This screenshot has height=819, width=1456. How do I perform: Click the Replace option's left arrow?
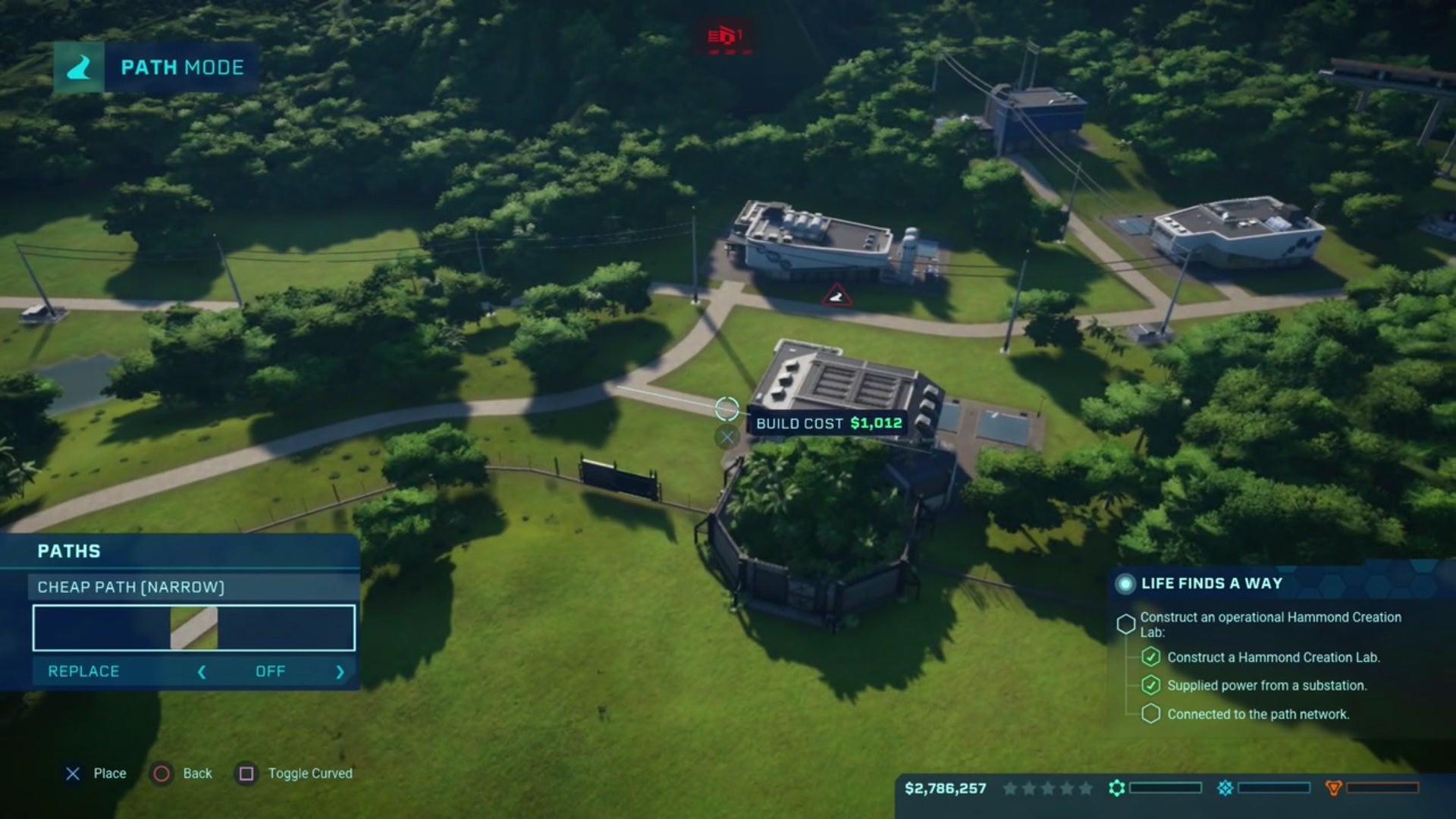pyautogui.click(x=202, y=672)
